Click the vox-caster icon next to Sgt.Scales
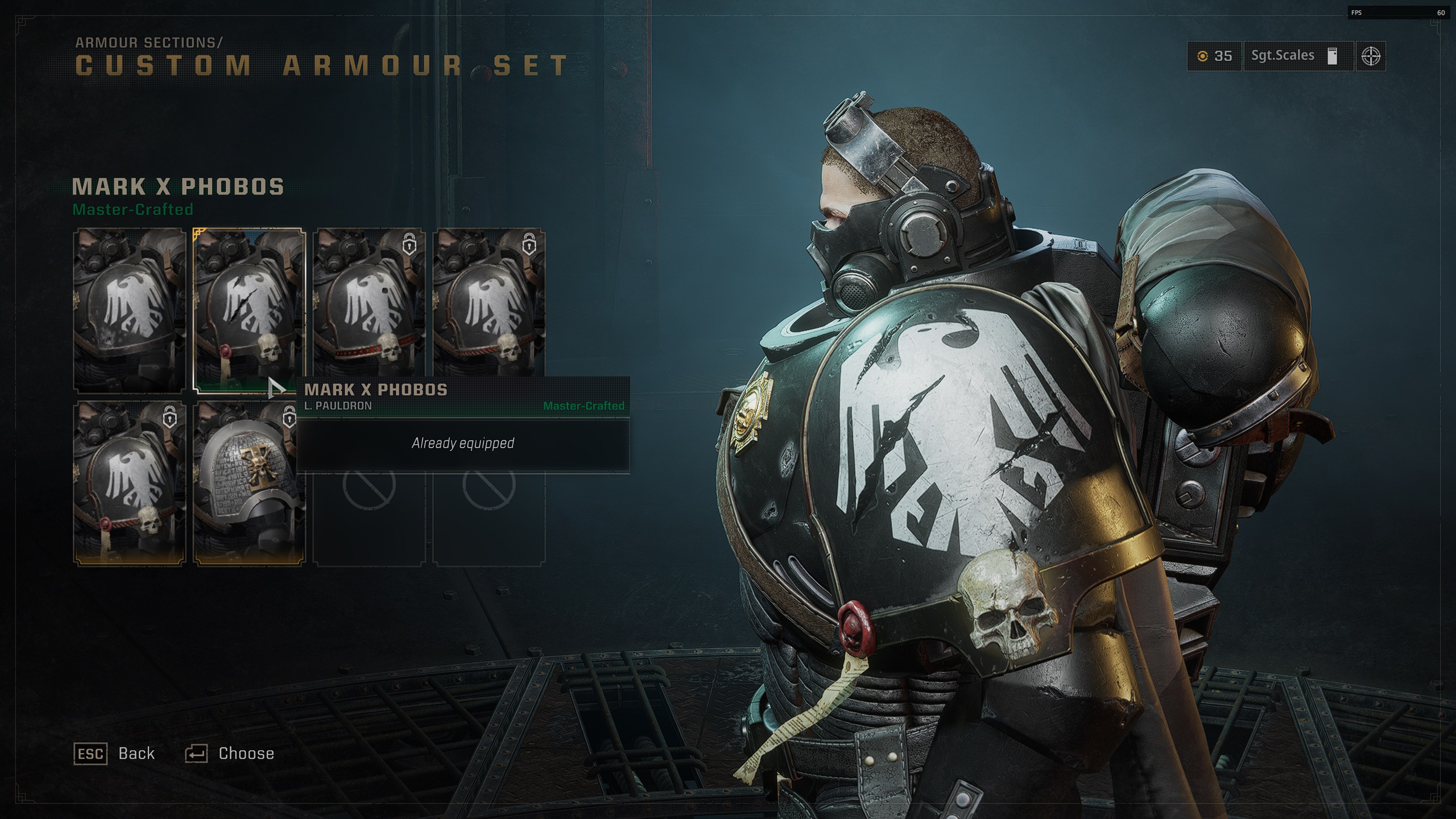The width and height of the screenshot is (1456, 819). (1333, 57)
